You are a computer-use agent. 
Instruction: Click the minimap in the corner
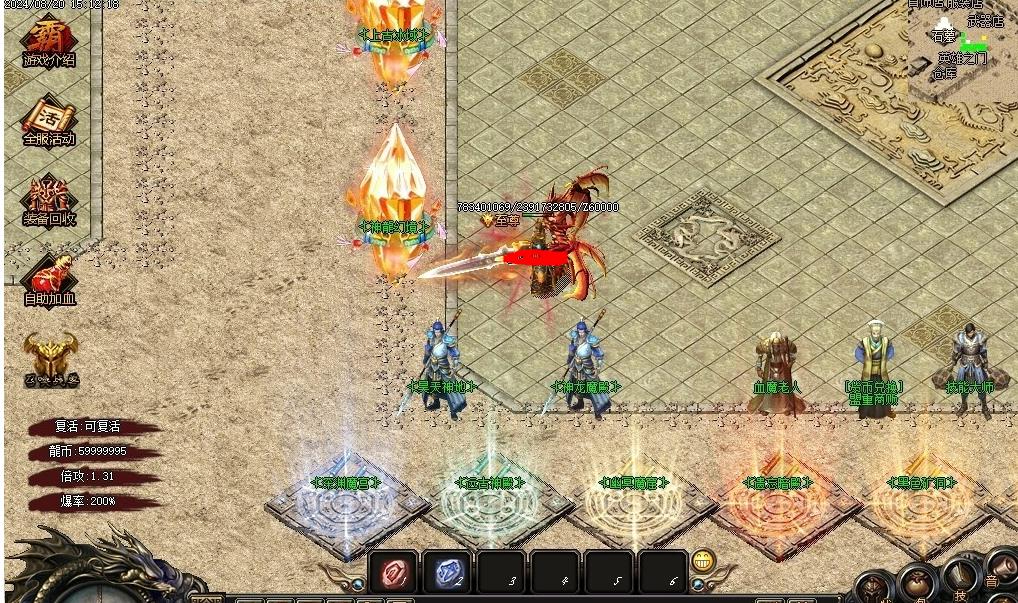(962, 45)
